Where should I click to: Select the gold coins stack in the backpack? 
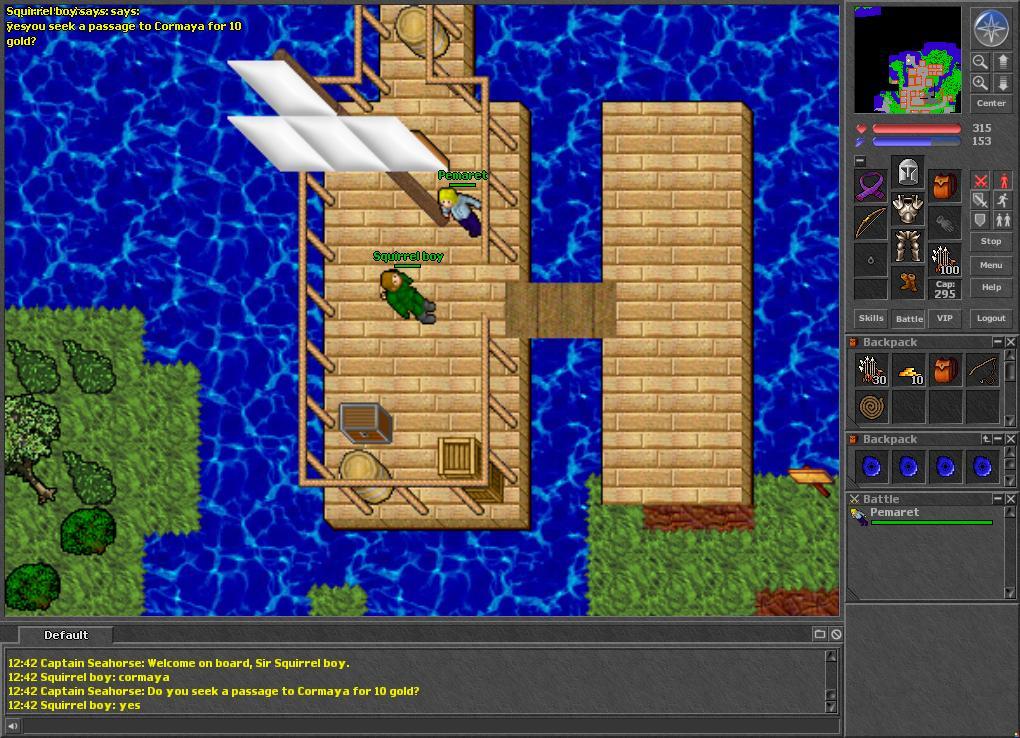(908, 372)
